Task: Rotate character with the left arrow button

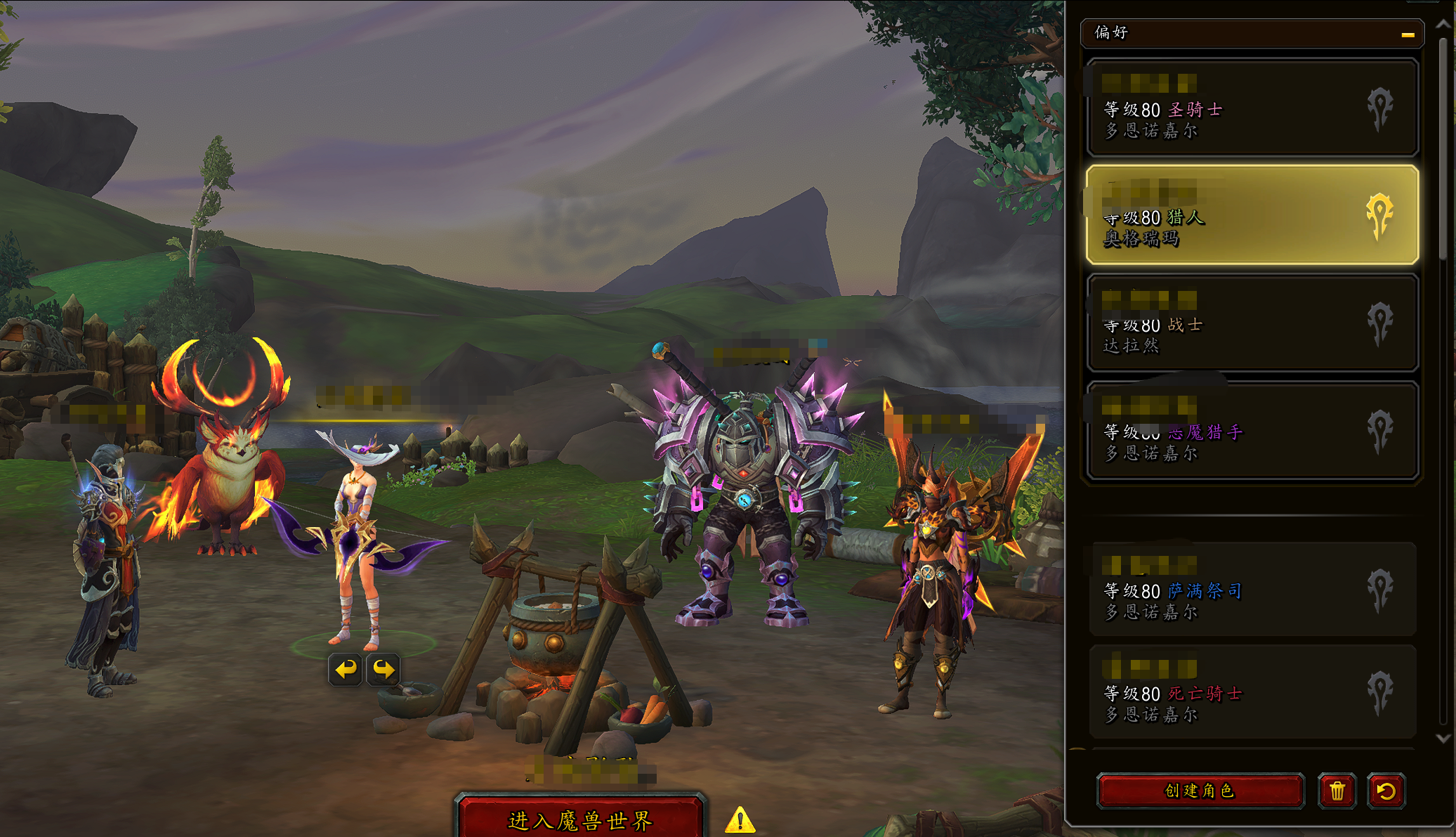Action: coord(345,669)
